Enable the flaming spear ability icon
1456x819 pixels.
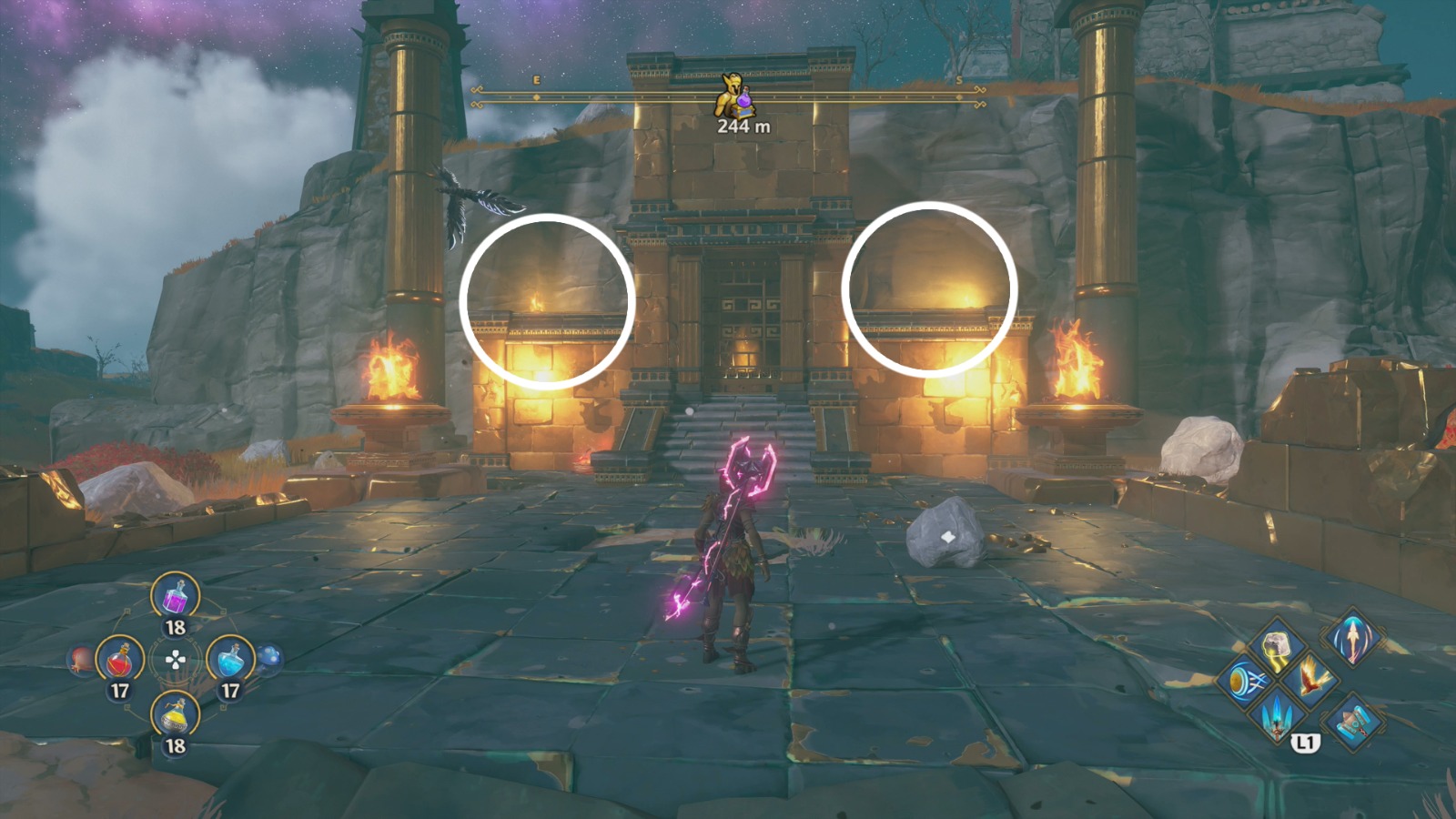pos(1276,717)
